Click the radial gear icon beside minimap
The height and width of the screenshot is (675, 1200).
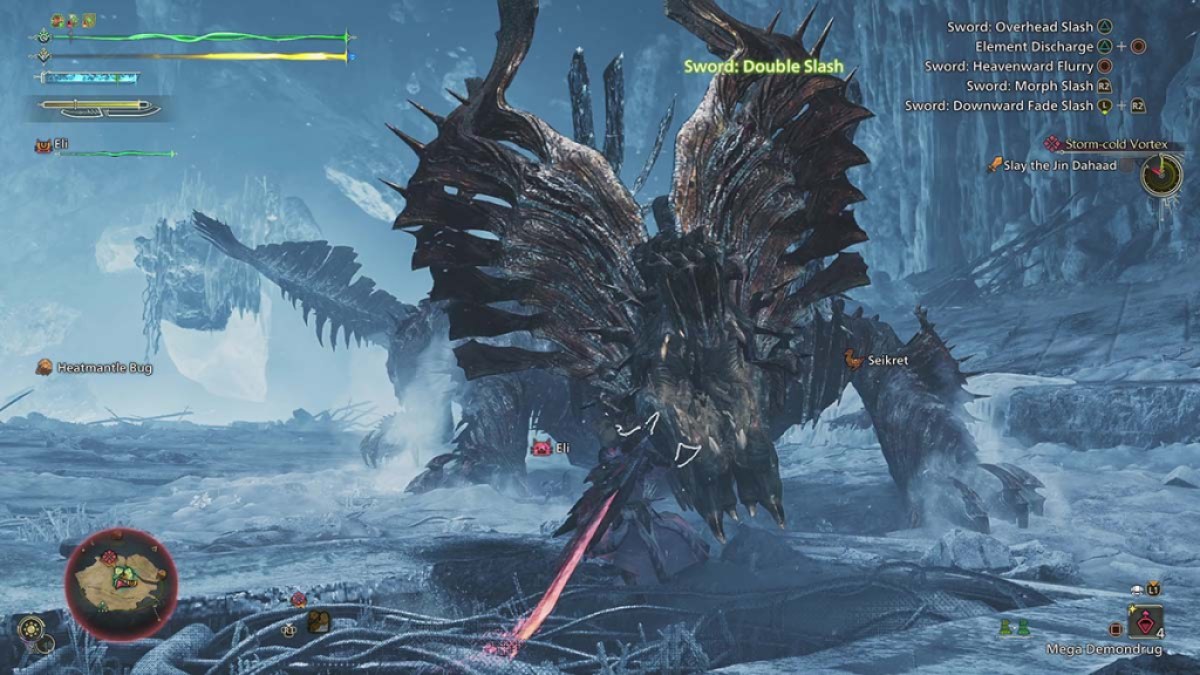(29, 629)
